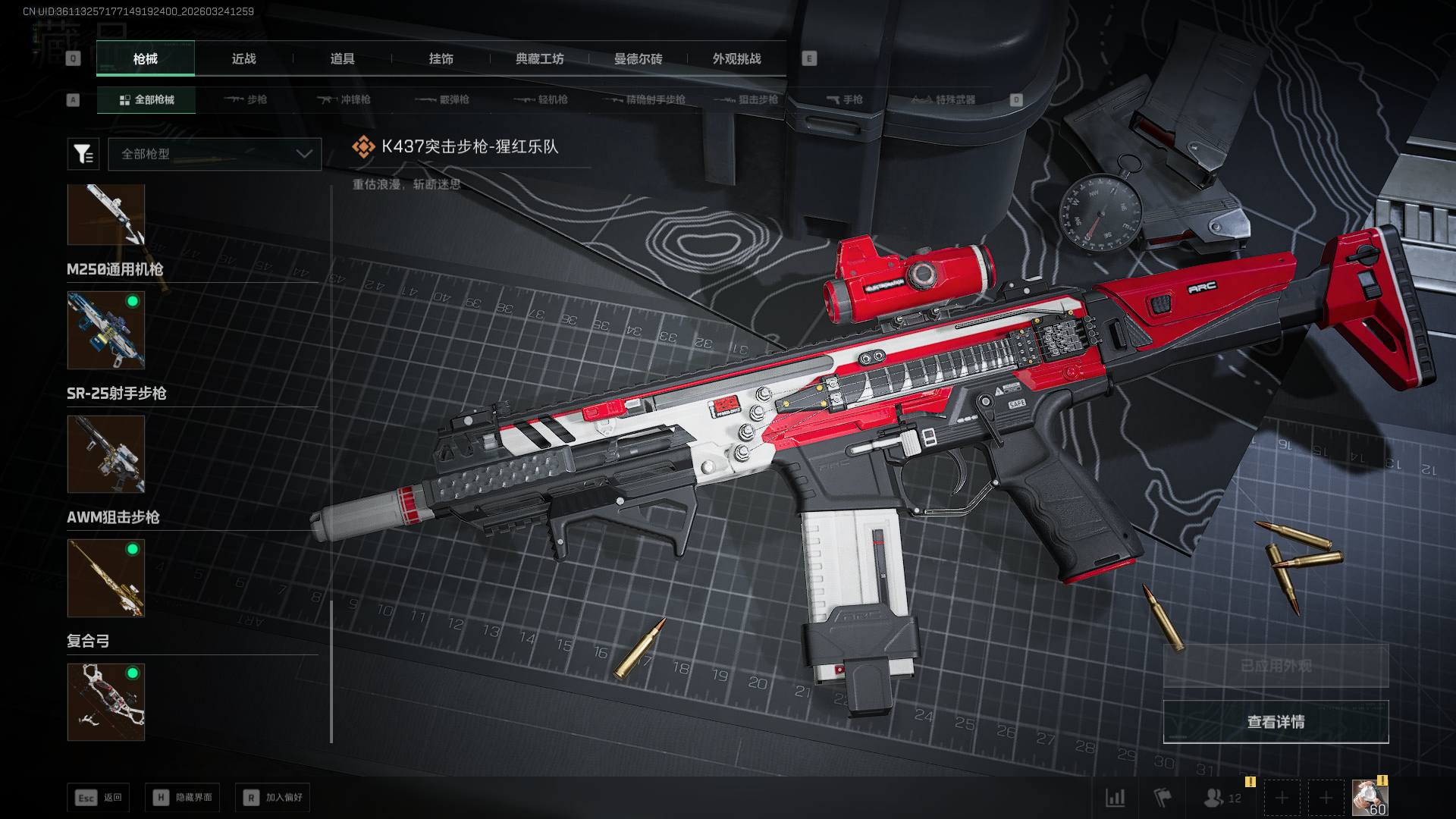This screenshot has height=819, width=1456.
Task: Filter weapons by 手枪 pistols
Action: (x=844, y=99)
